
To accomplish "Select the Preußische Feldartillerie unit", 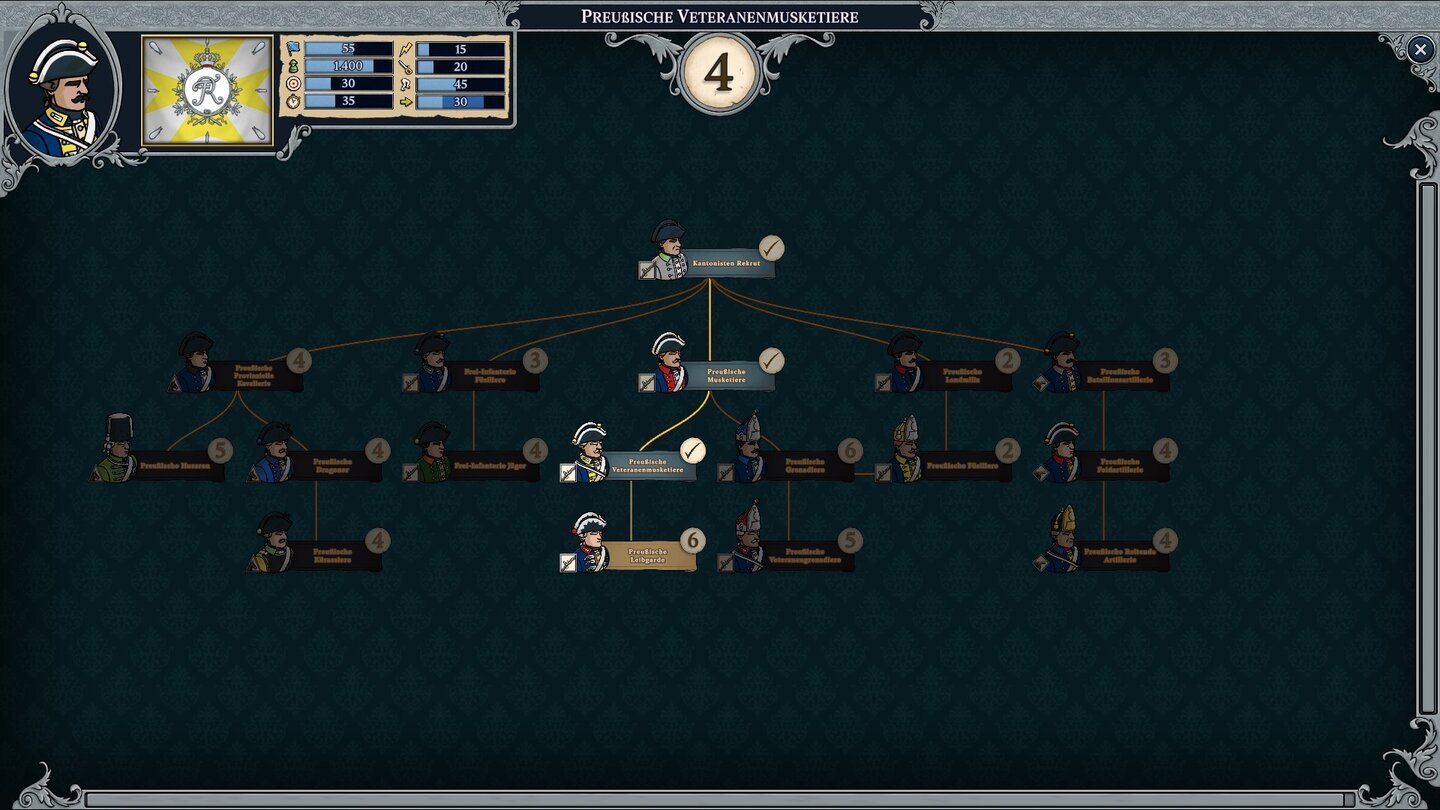I will pos(1120,466).
